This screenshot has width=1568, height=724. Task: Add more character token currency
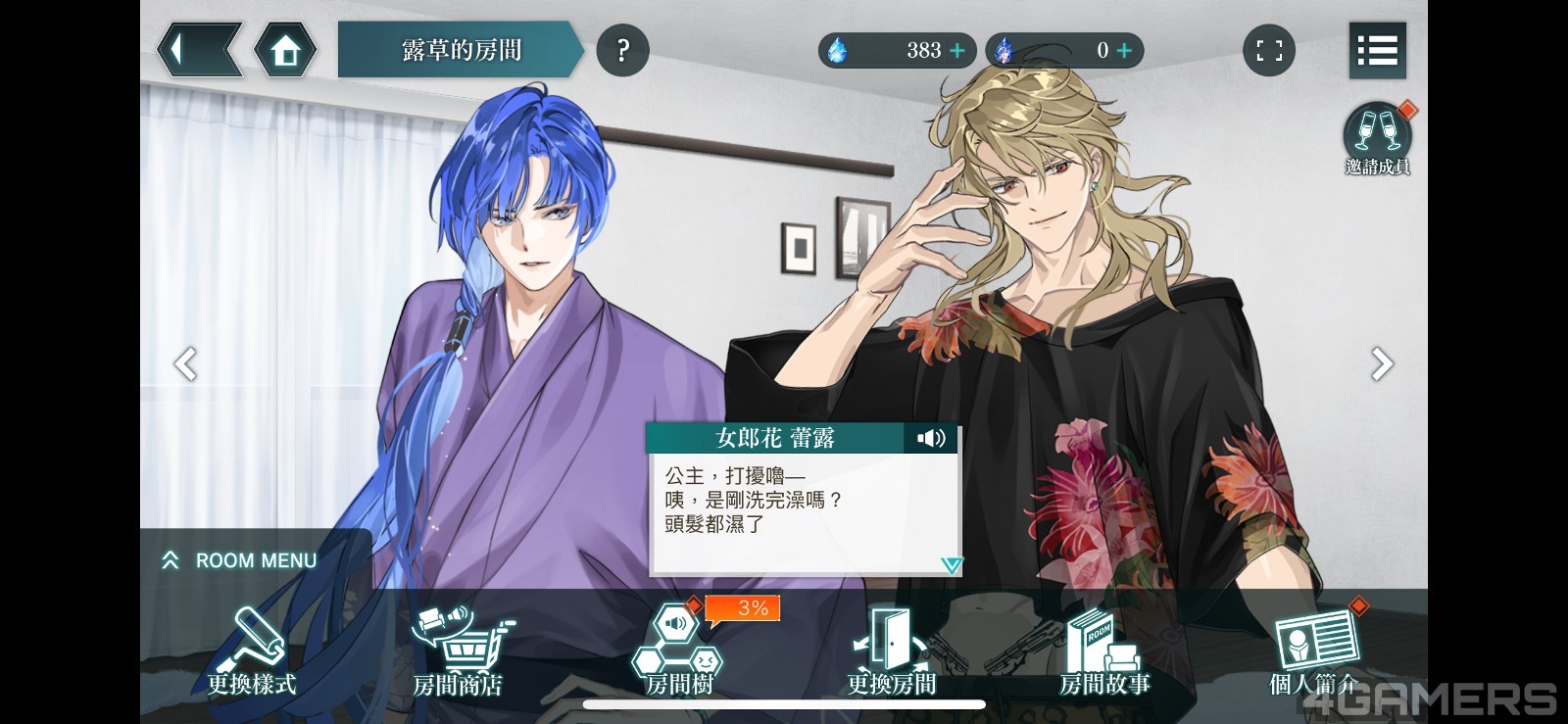tap(1124, 50)
